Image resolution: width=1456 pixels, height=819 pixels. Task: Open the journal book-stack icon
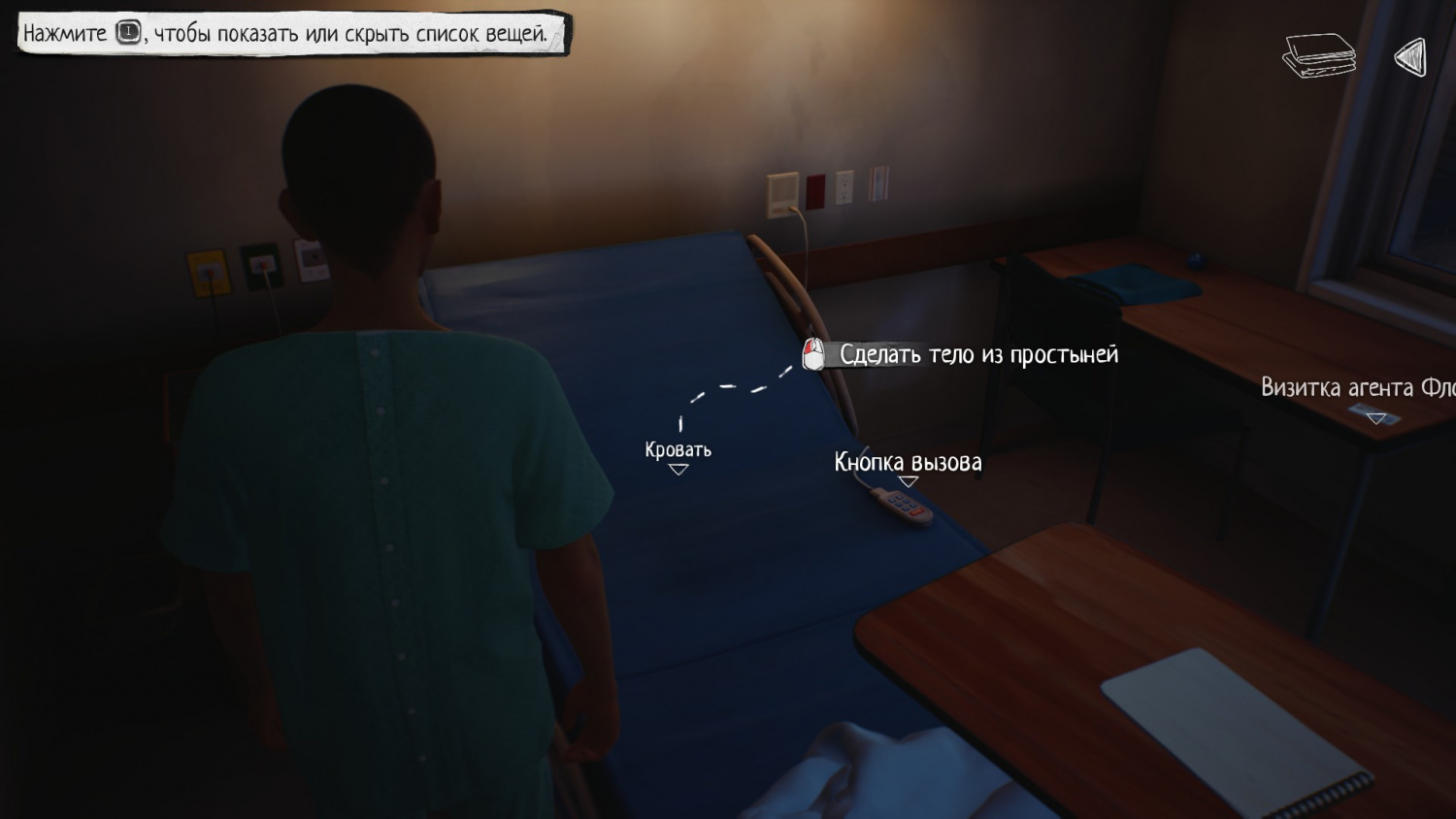click(x=1318, y=55)
